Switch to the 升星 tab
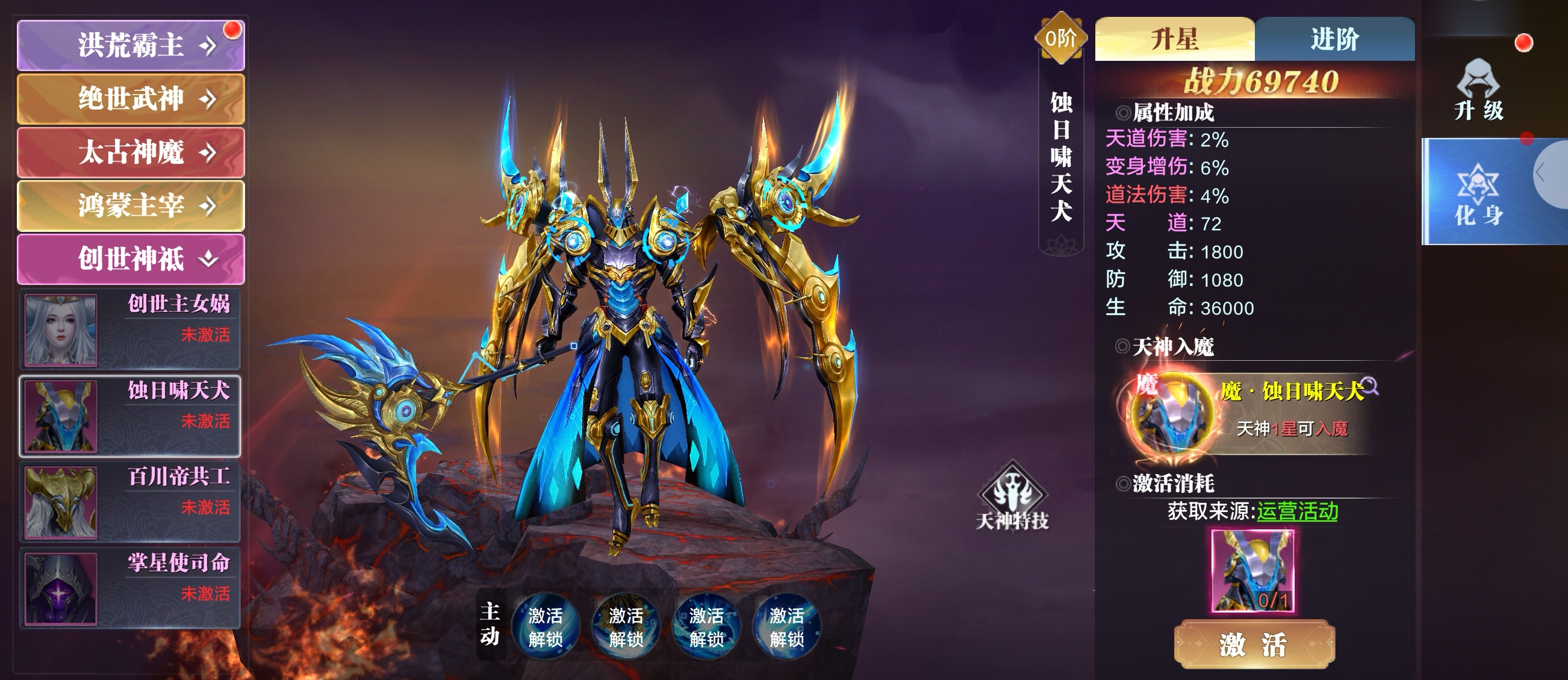The image size is (1568, 680). 1174,40
